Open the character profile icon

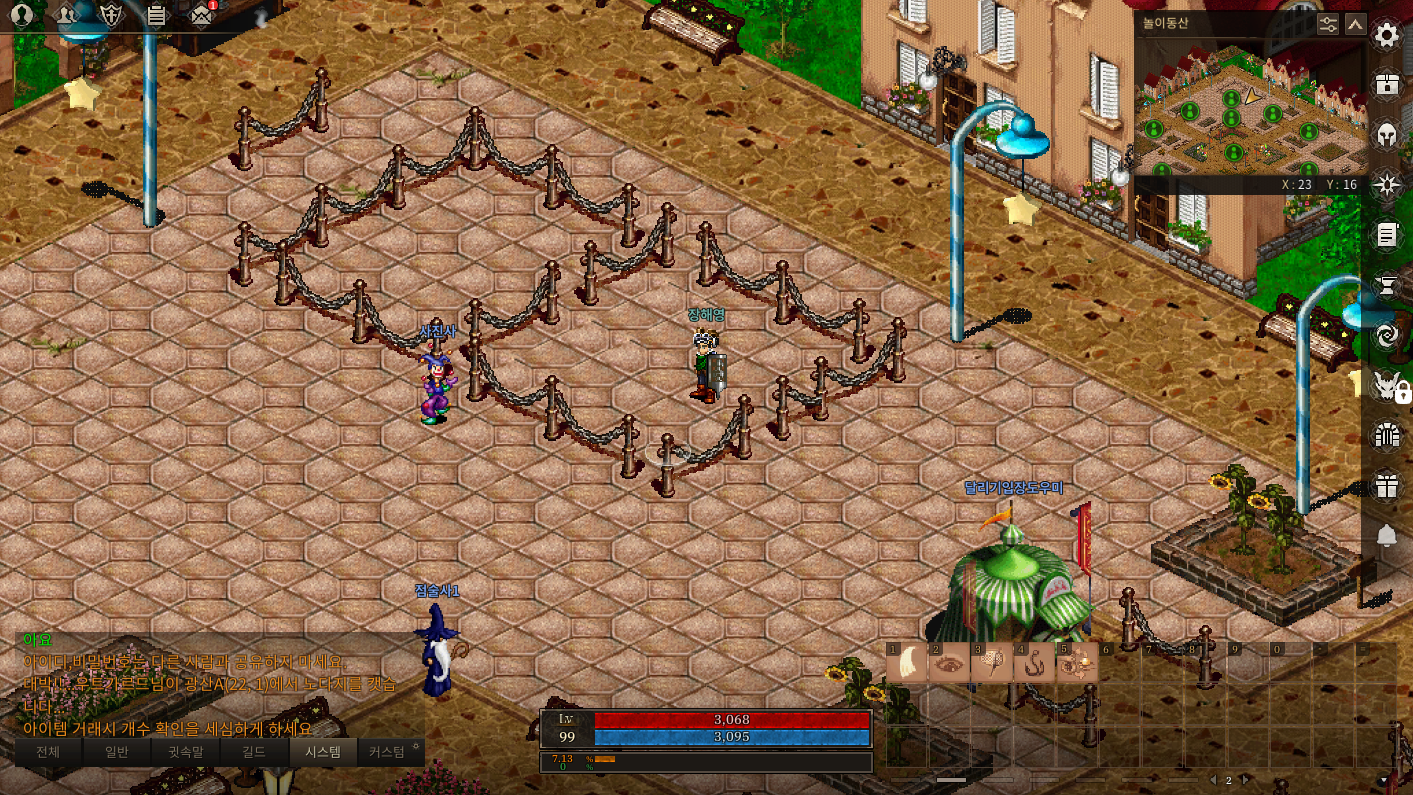tap(21, 15)
